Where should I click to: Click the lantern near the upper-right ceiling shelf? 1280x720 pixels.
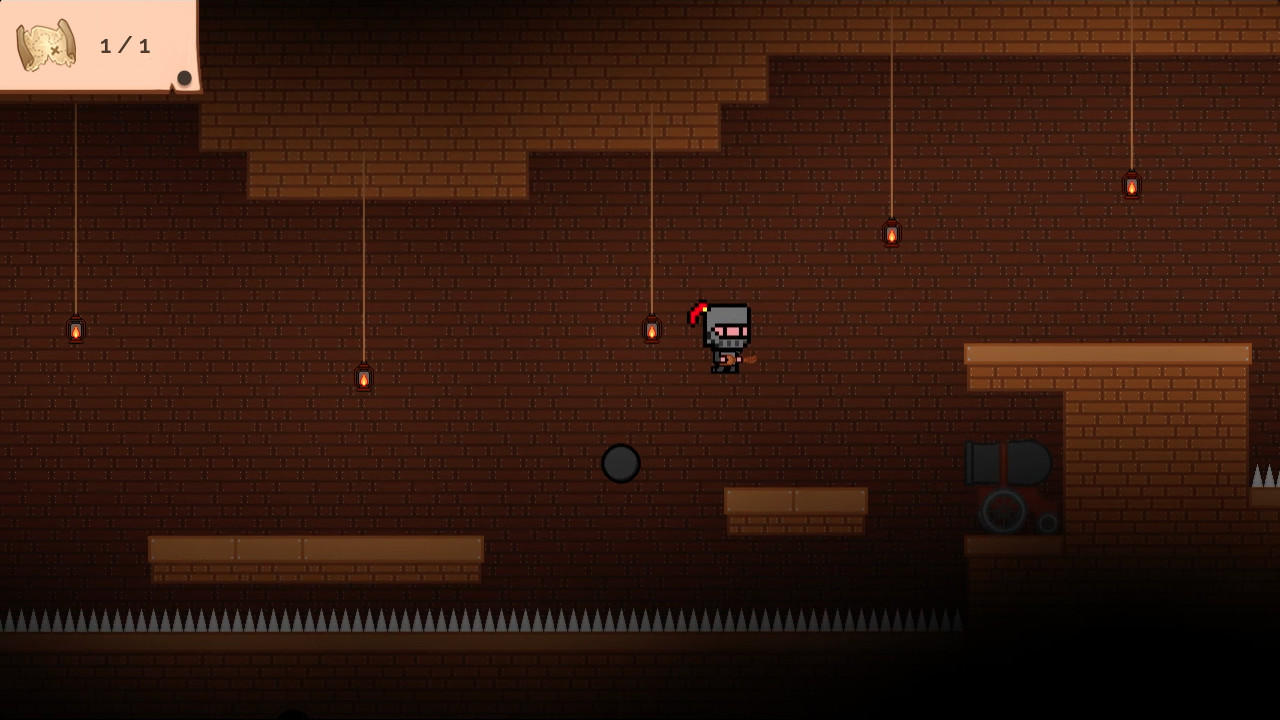point(891,234)
